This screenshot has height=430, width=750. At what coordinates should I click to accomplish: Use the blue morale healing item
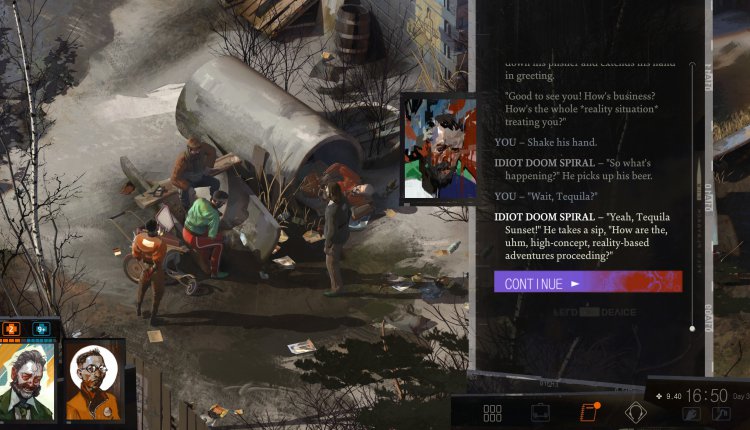click(x=42, y=328)
